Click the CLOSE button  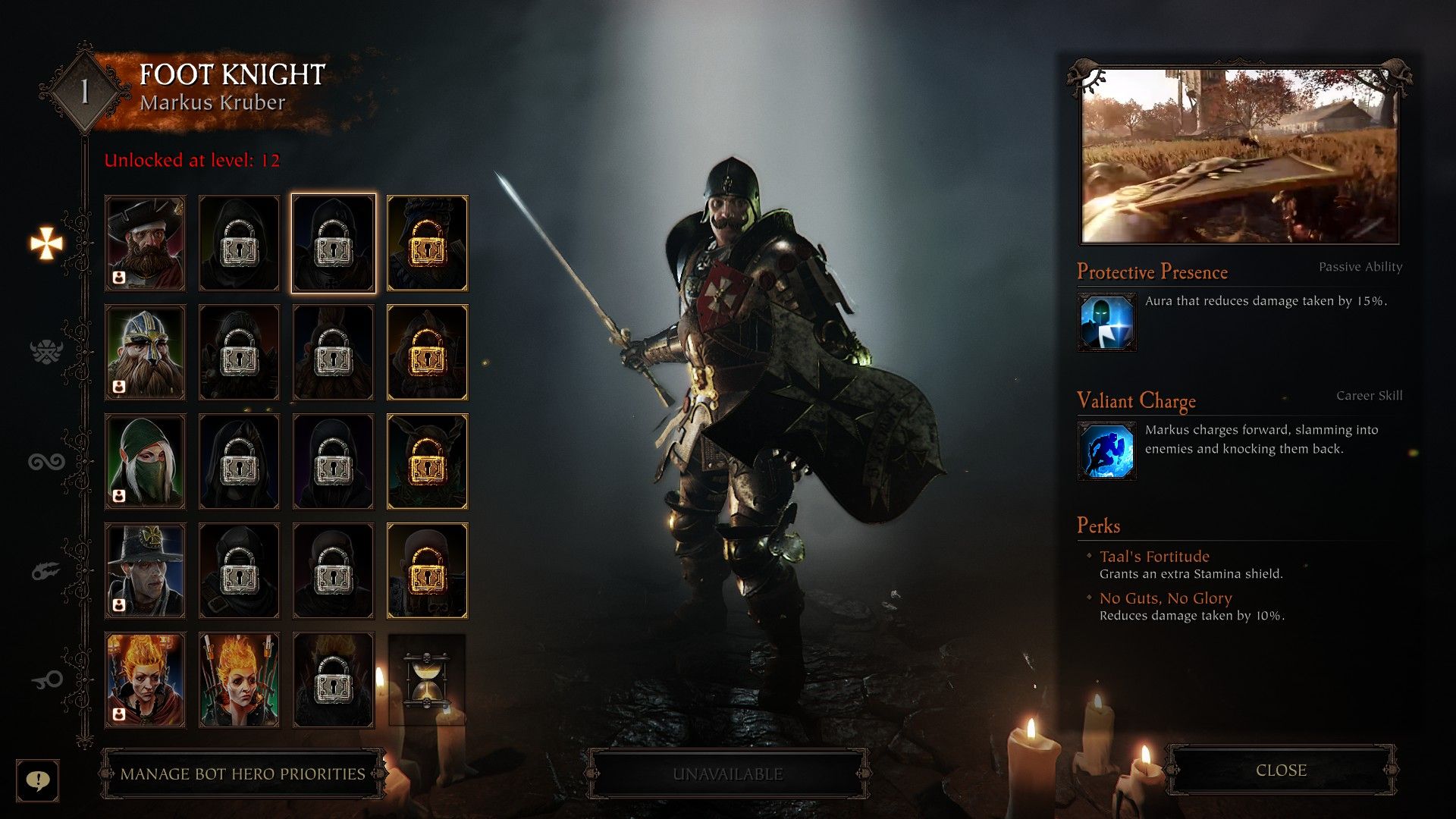coord(1281,770)
